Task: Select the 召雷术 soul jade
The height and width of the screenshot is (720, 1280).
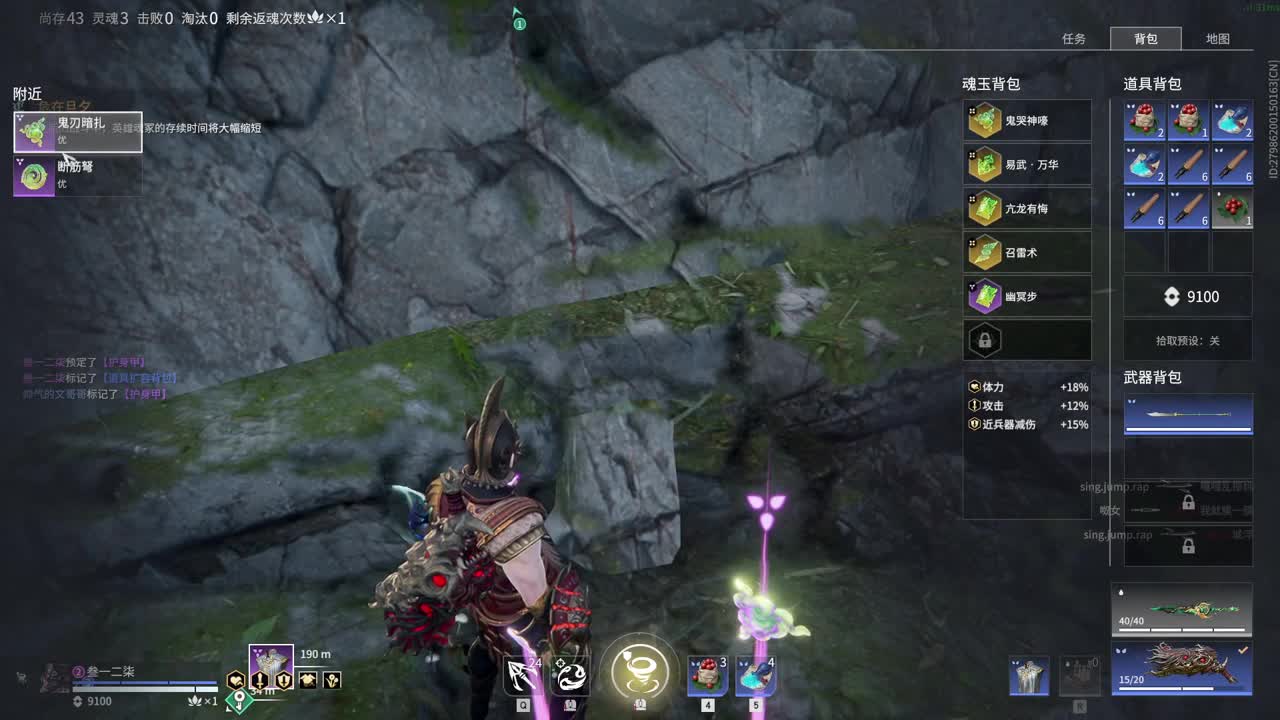Action: (1027, 253)
